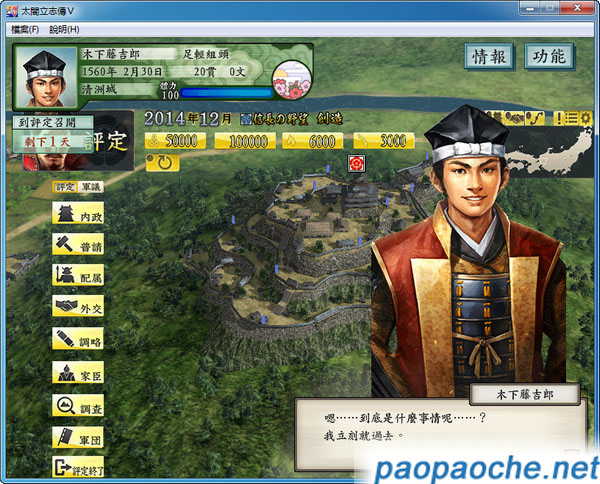Click the red clan crest map marker
600x484 pixels.
(355, 162)
